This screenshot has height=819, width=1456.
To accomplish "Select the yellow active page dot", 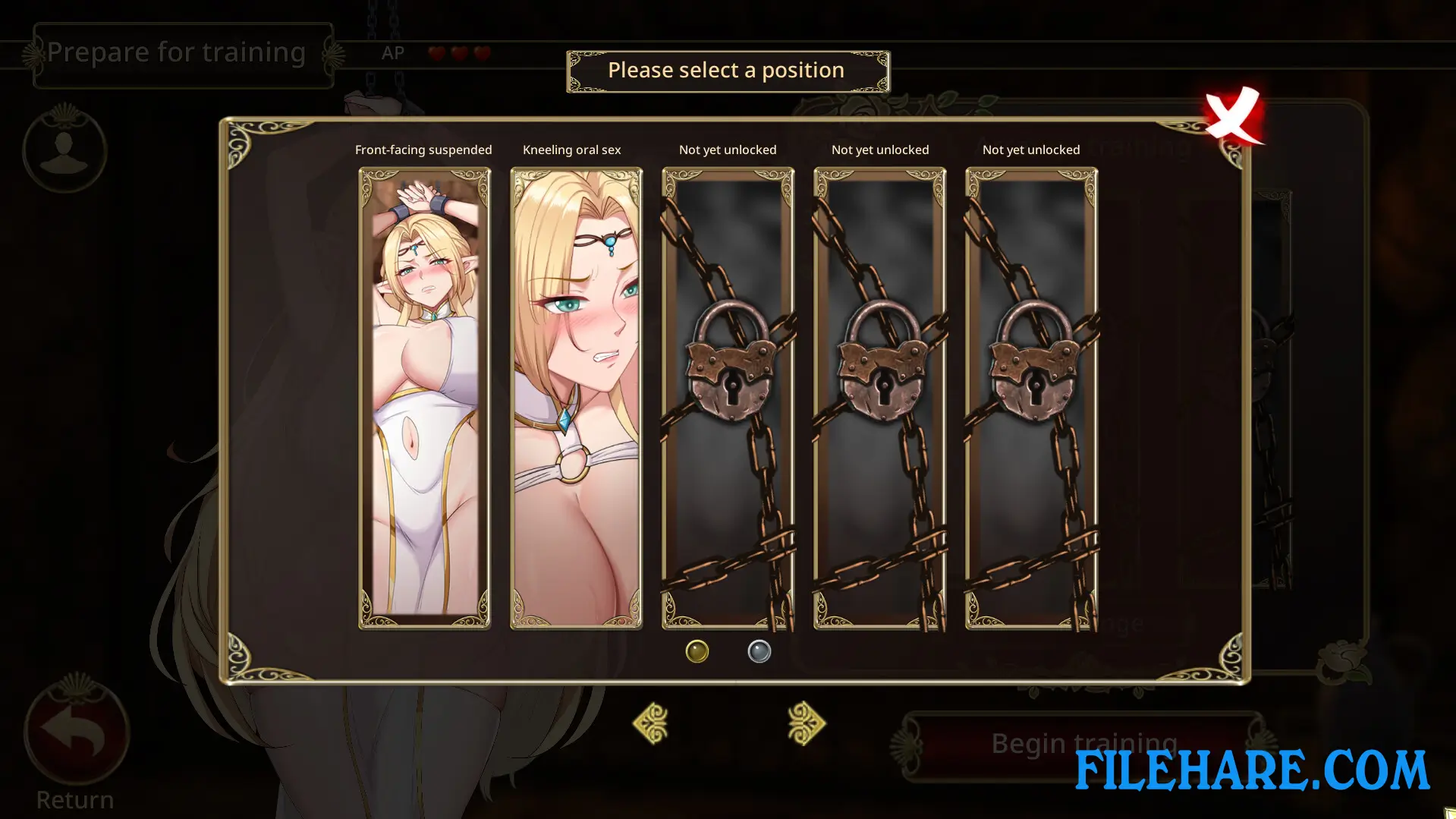I will tap(697, 650).
